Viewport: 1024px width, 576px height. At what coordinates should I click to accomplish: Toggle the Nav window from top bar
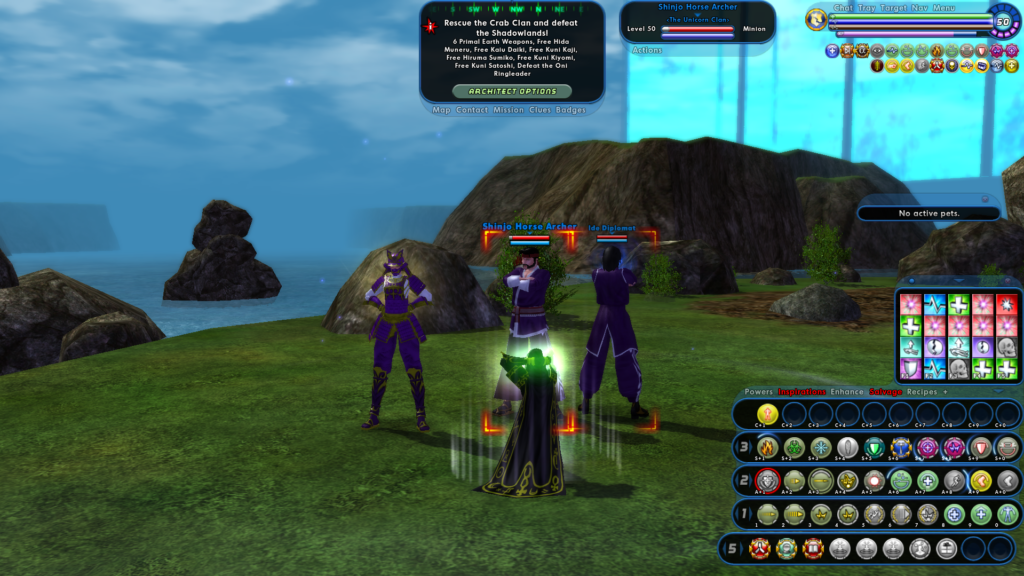pyautogui.click(x=919, y=8)
